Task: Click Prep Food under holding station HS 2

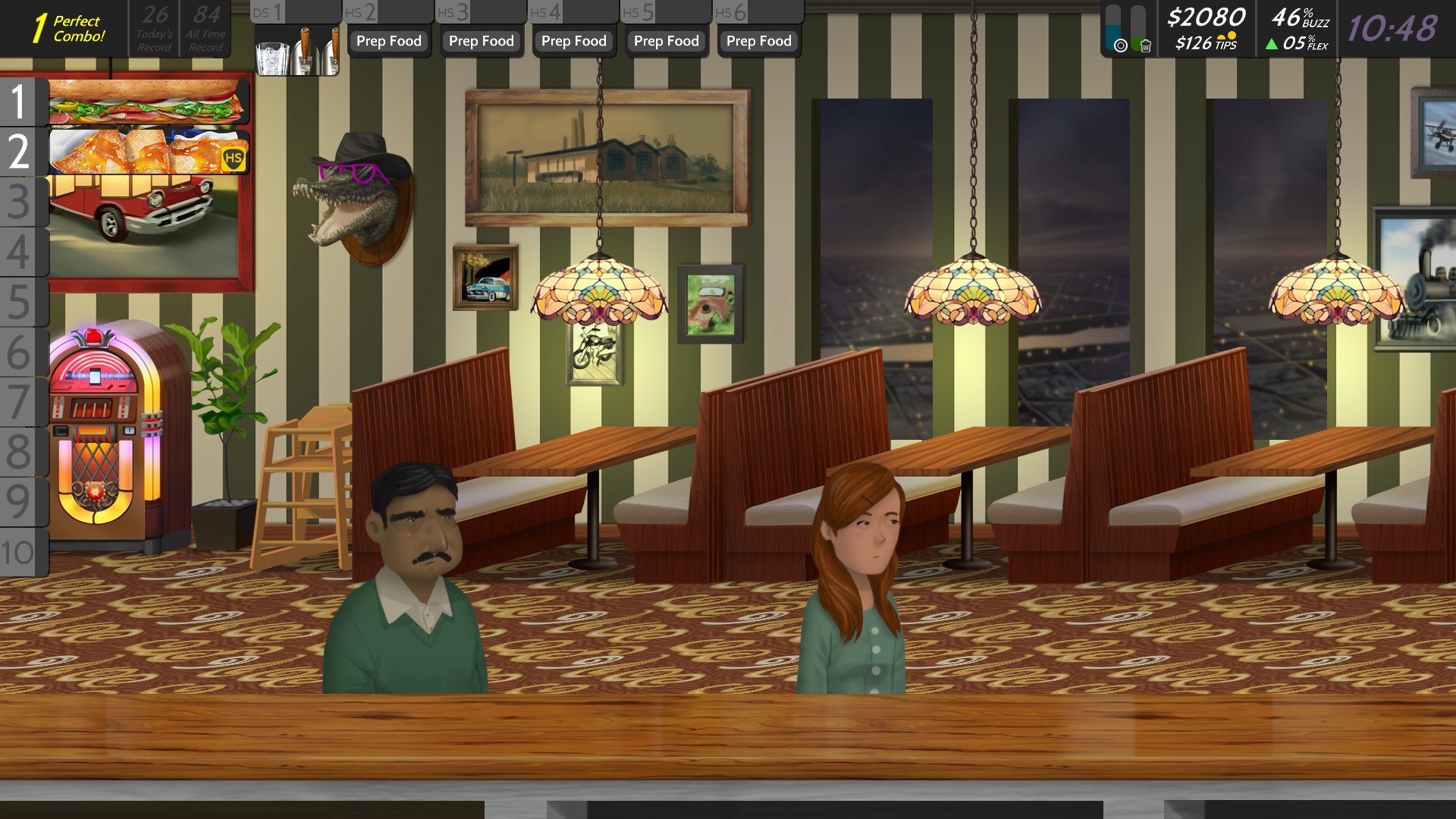Action: [x=389, y=41]
